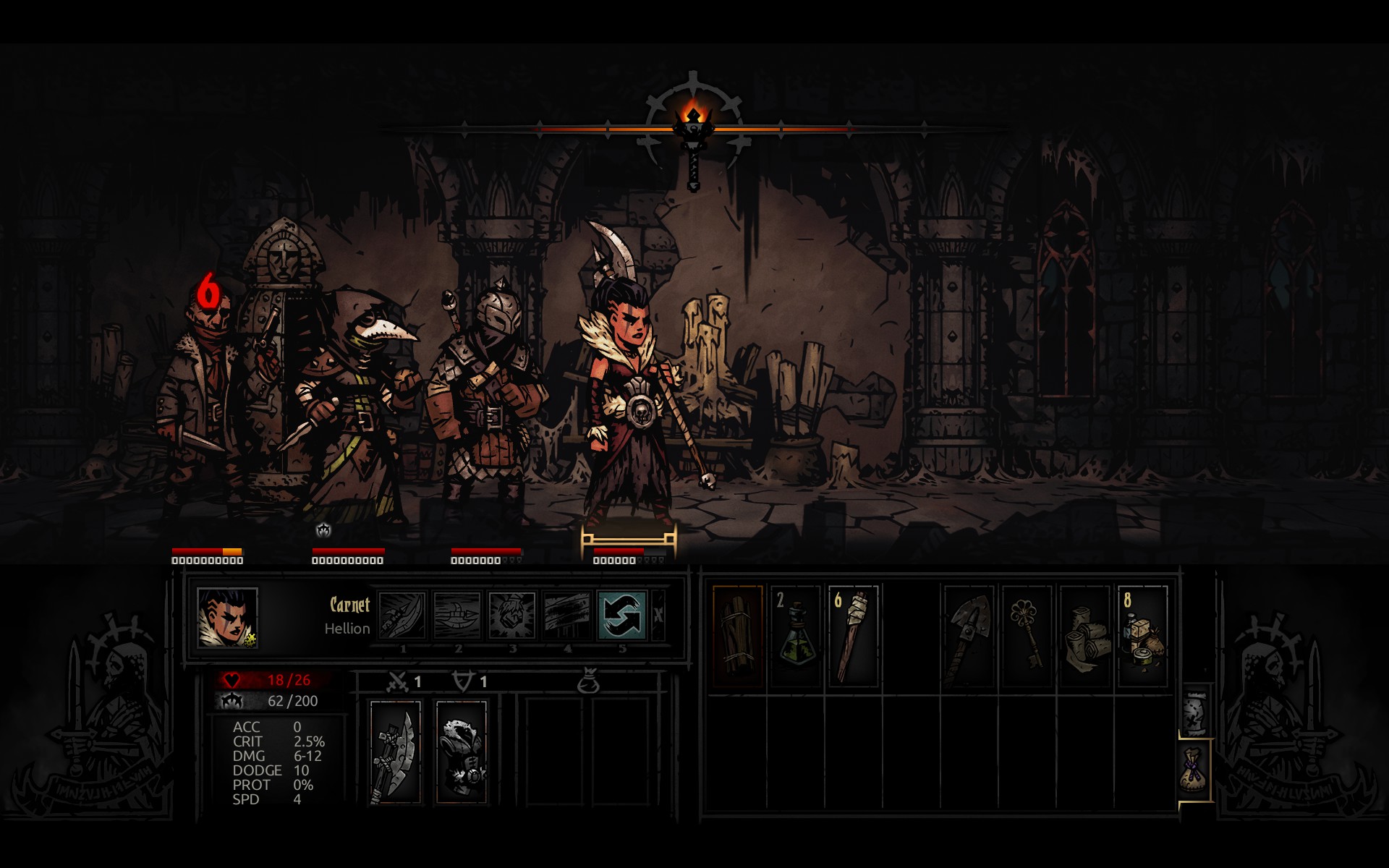This screenshot has height=868, width=1389.
Task: Select the bandage rolls item
Action: pos(1084,636)
